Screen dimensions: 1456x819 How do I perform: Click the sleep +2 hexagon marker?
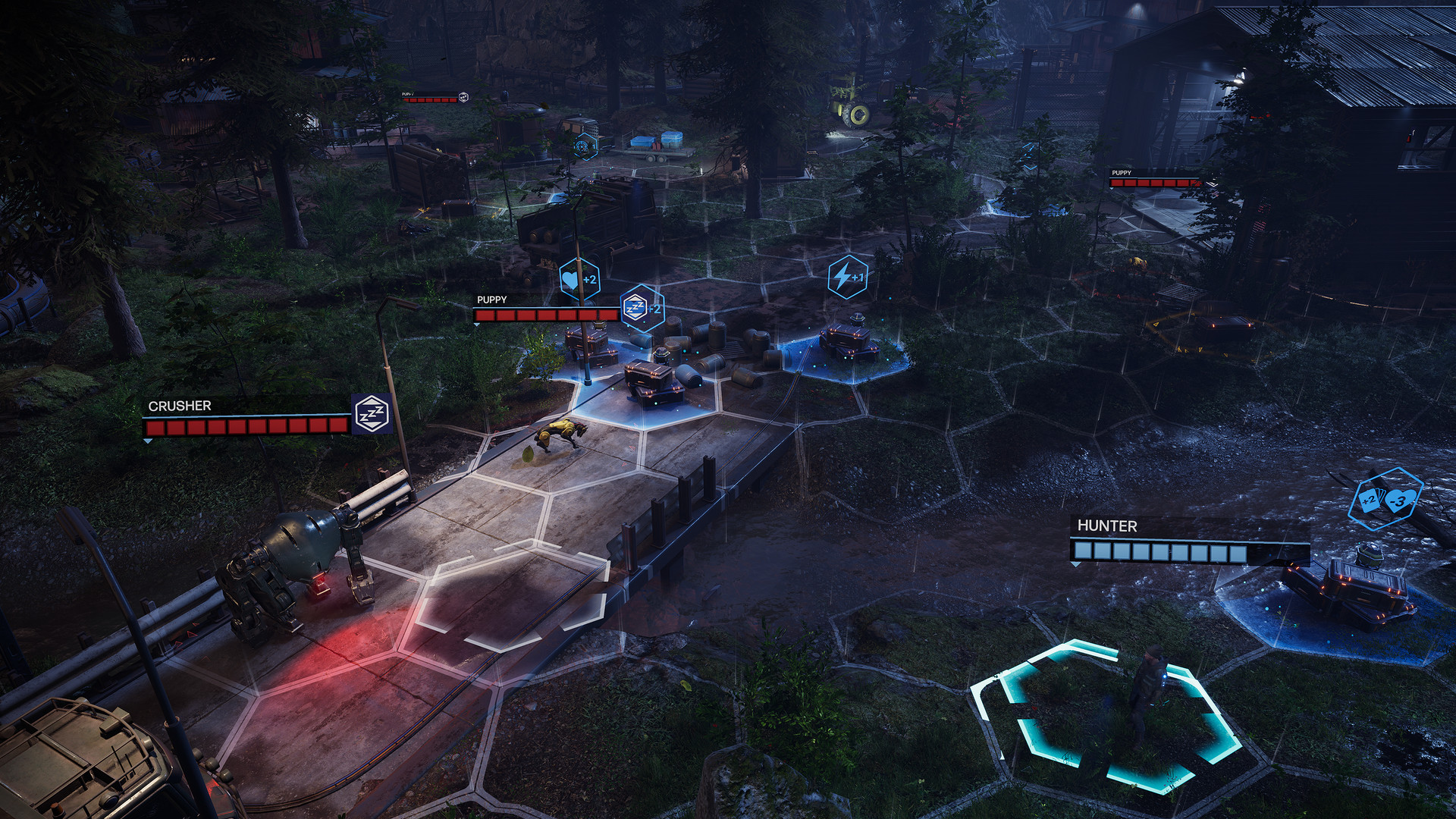pyautogui.click(x=642, y=308)
